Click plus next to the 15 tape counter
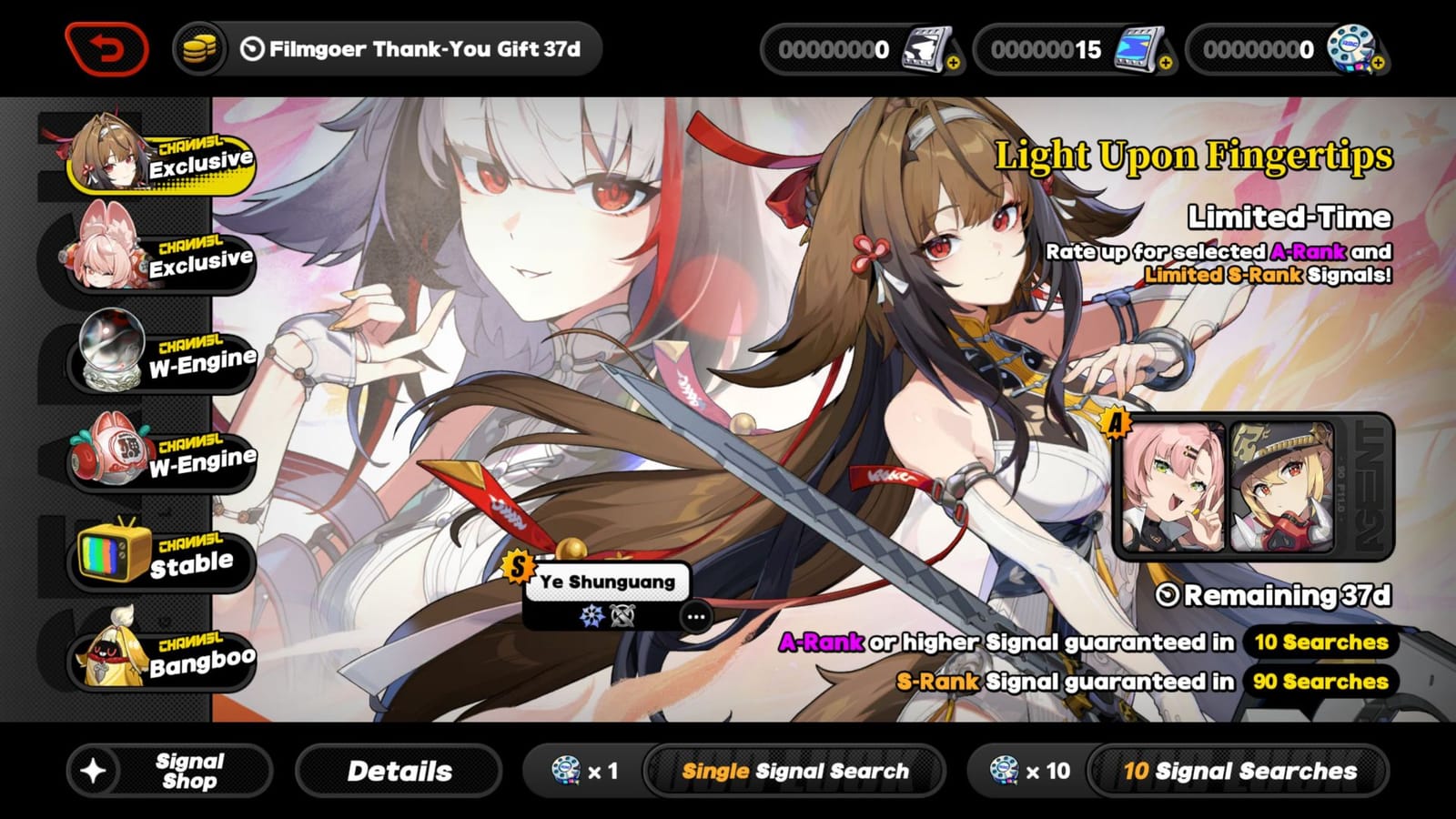1456x819 pixels. 1166,64
